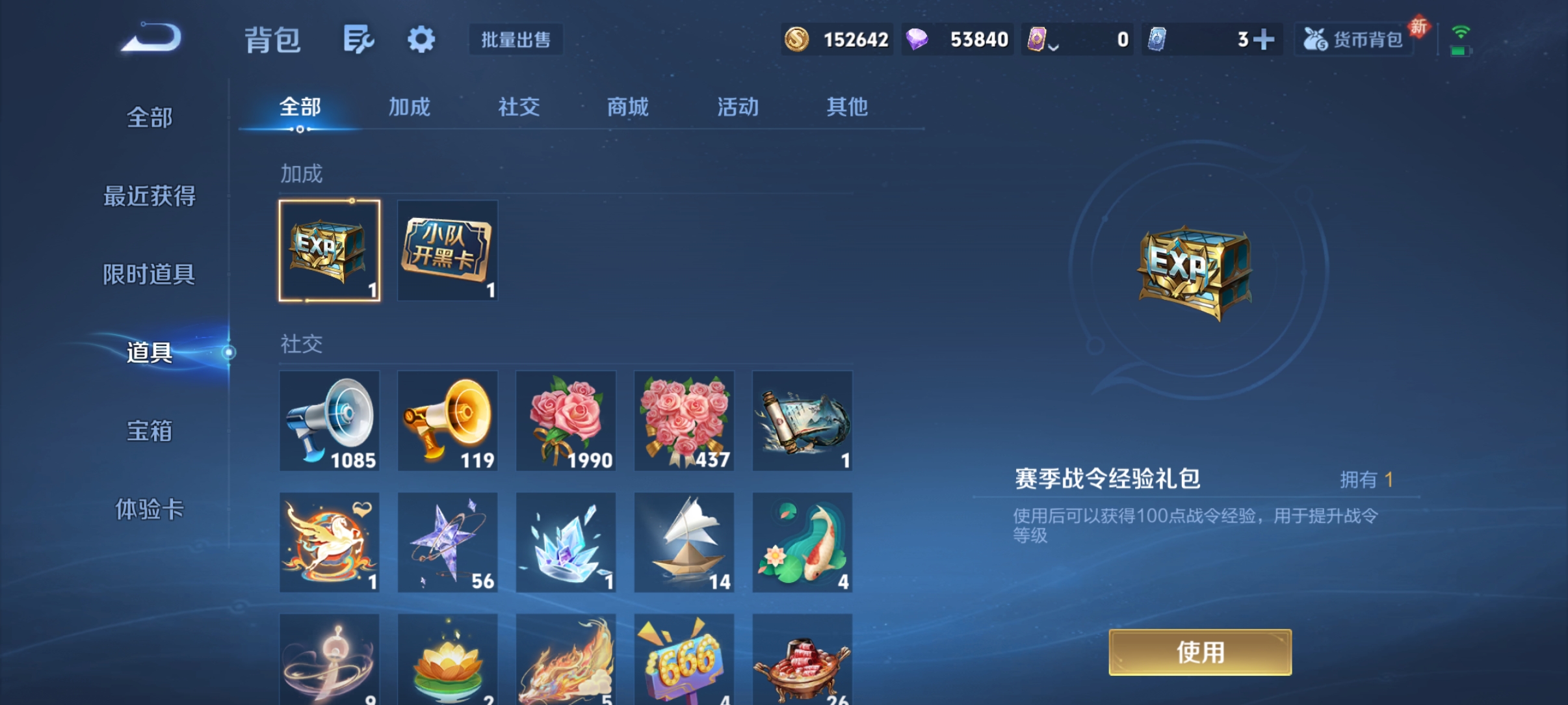
Task: Select the koi fish item
Action: pyautogui.click(x=802, y=542)
